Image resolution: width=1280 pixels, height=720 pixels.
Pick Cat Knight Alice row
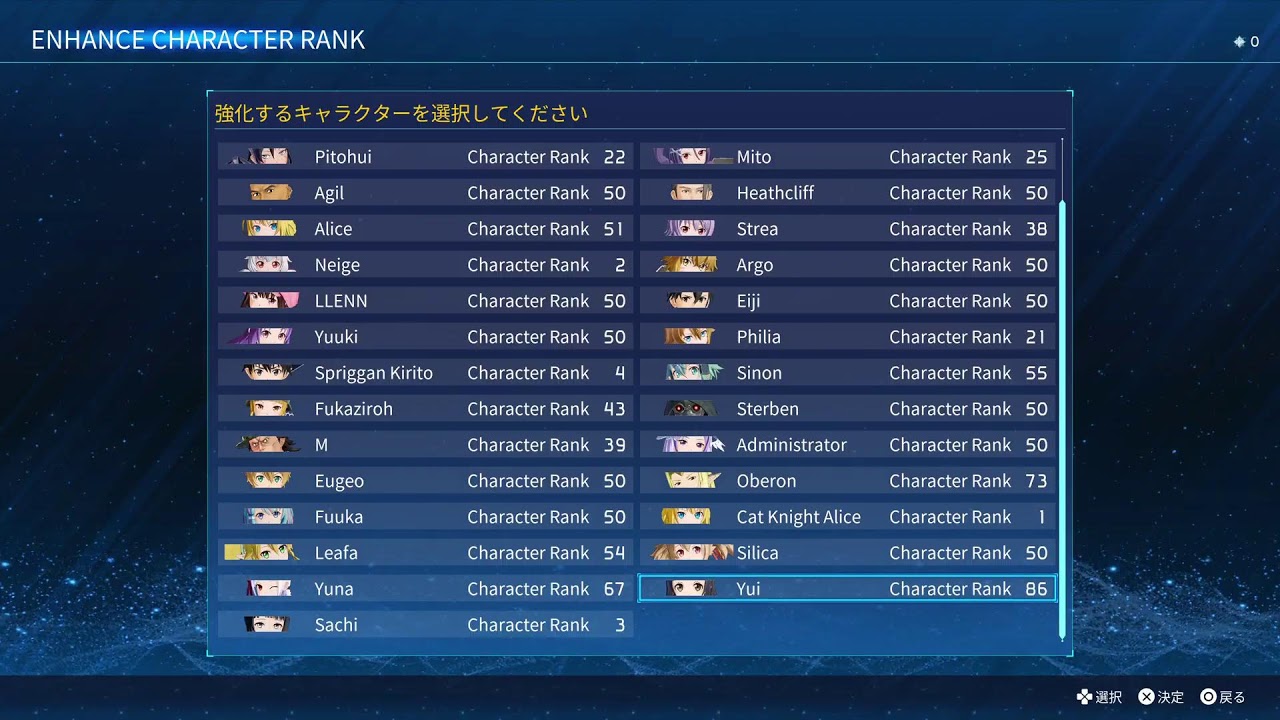coord(847,517)
